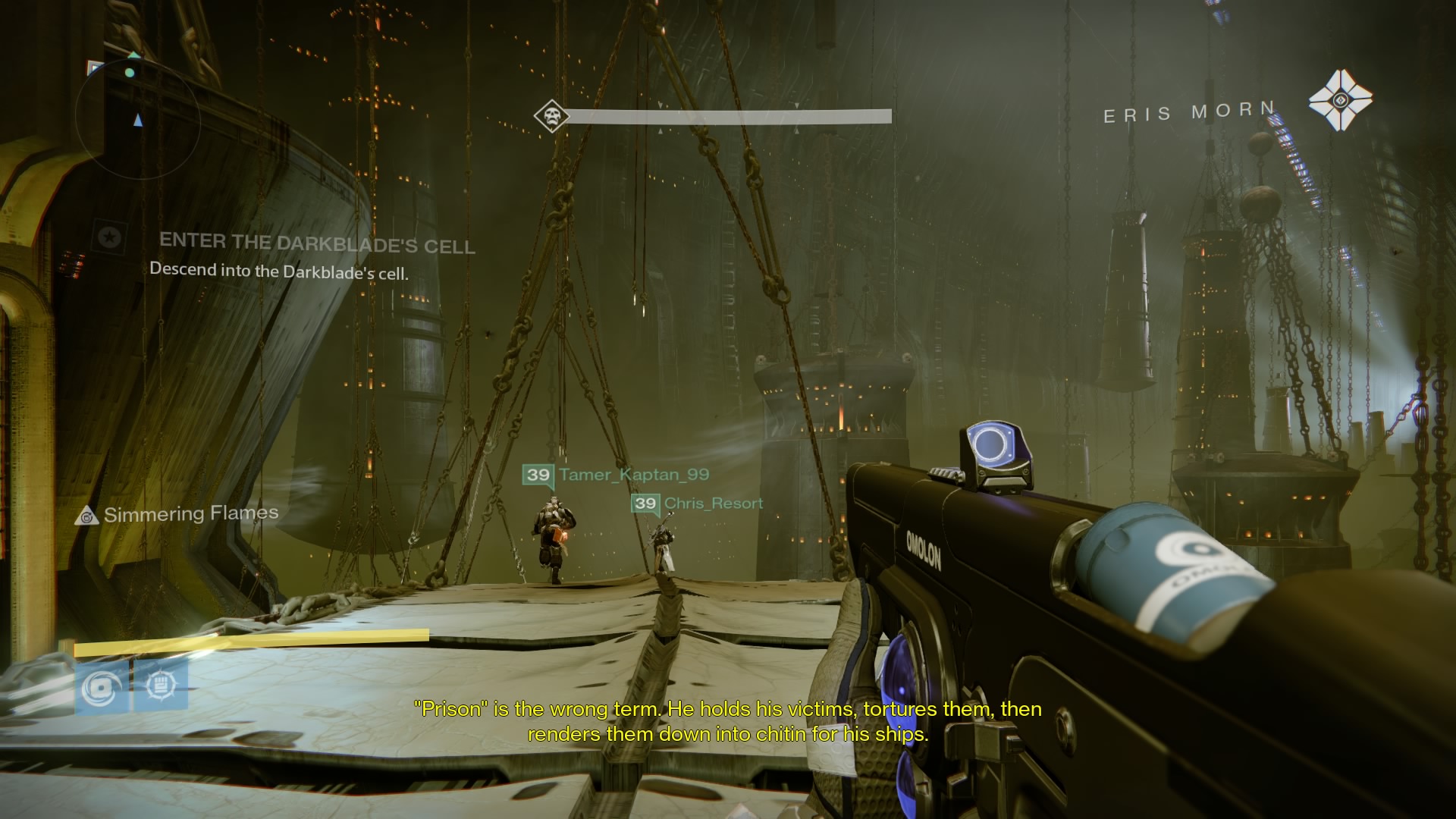
Task: Click the circular radar minimap
Action: pos(137,118)
